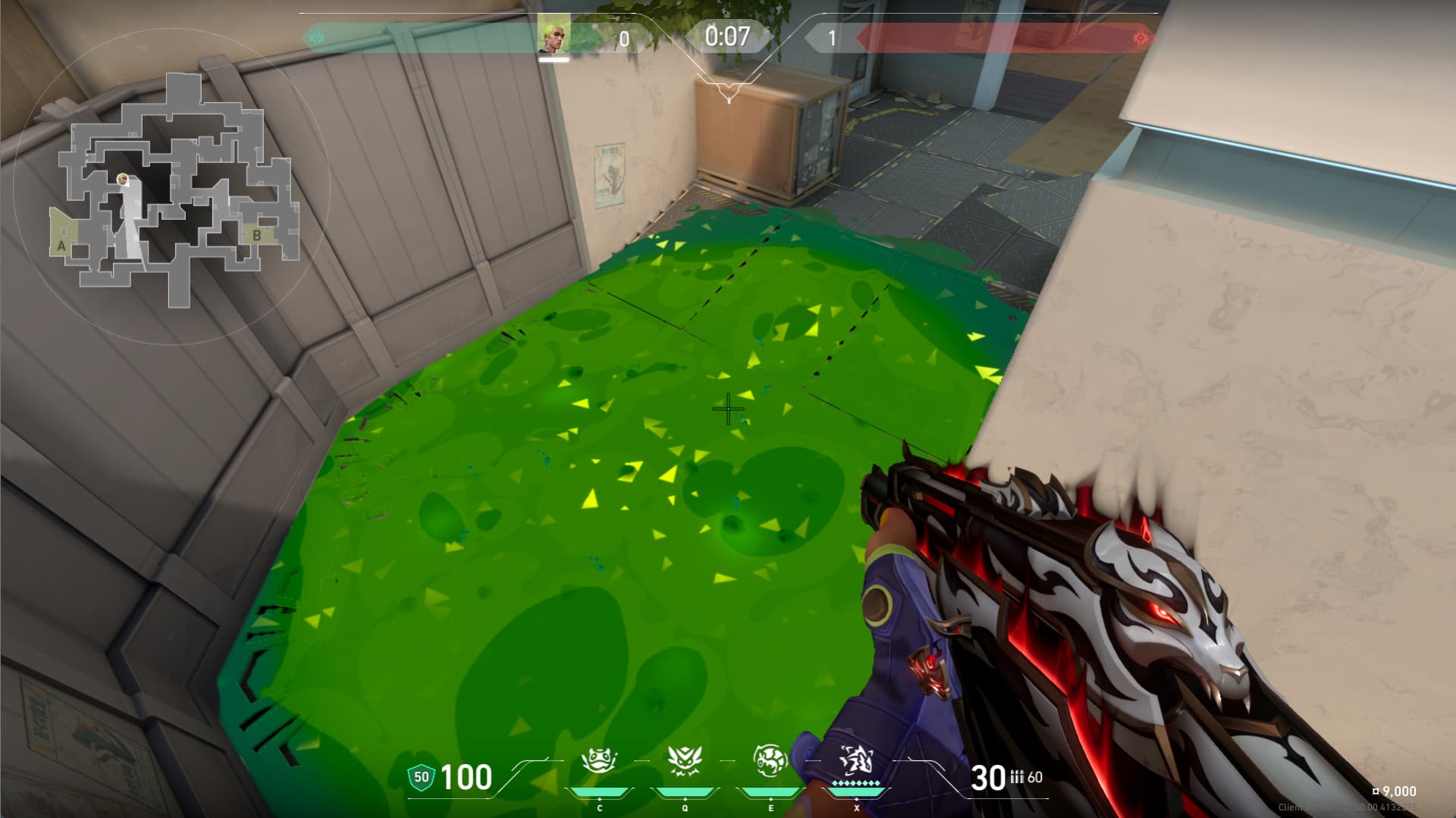Screen dimensions: 1456x818
Task: Click the player agent marker on minimap
Action: [122, 180]
